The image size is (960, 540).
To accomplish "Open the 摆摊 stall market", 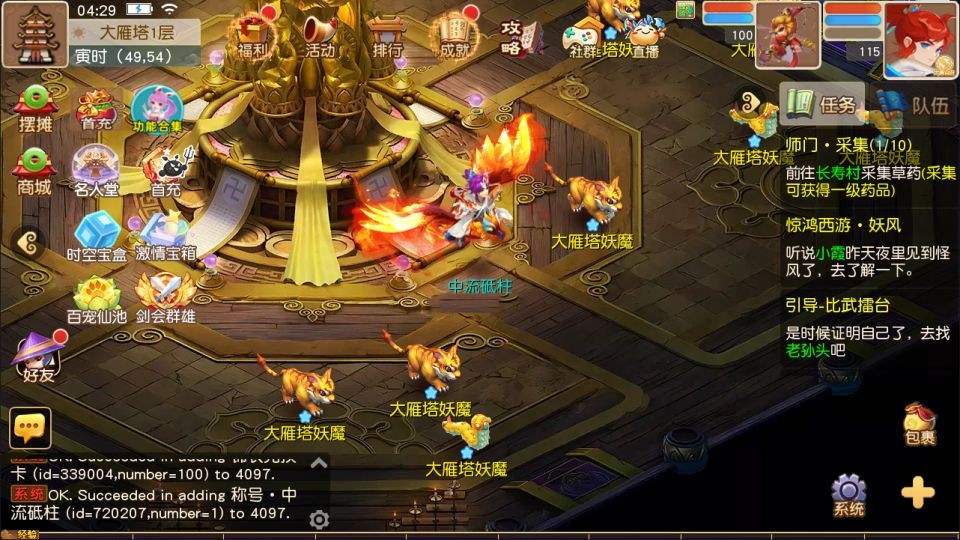I will tap(35, 107).
